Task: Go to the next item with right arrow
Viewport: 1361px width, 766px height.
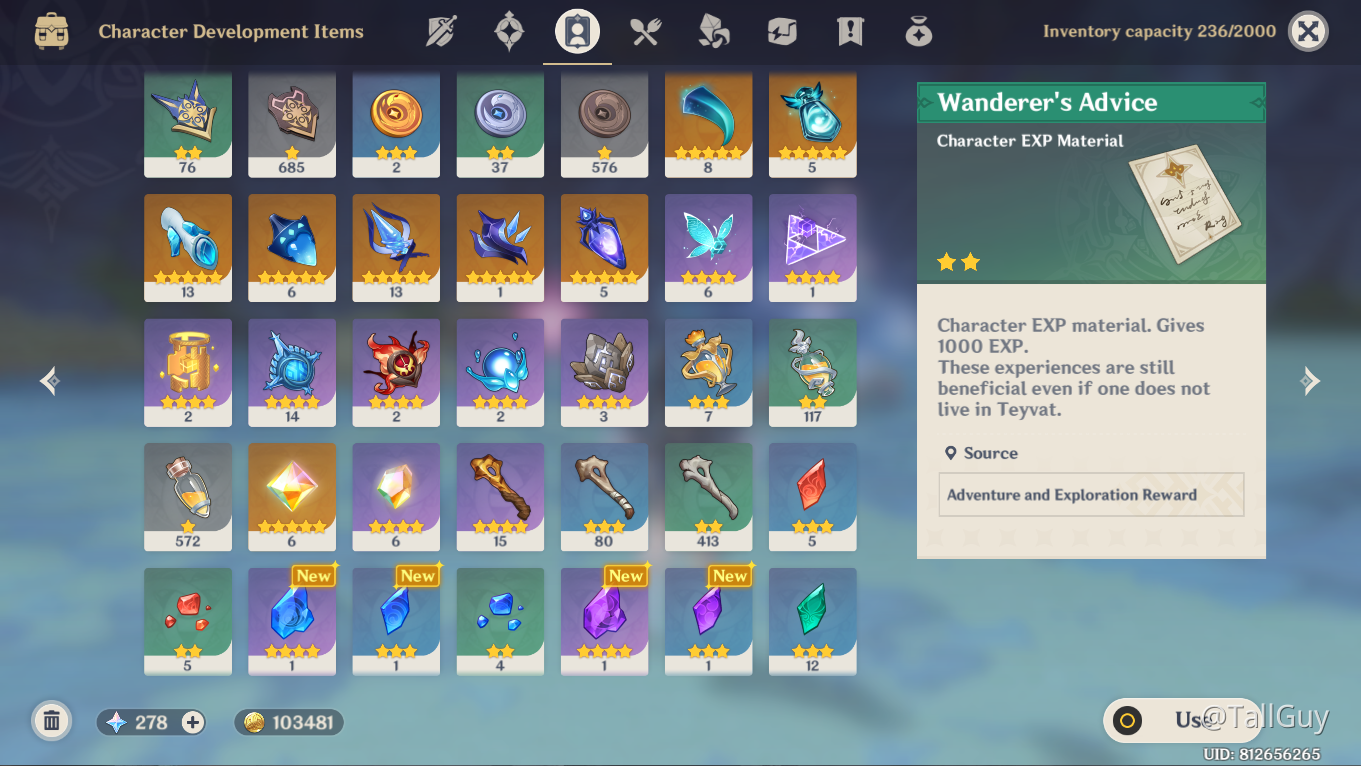Action: tap(1310, 381)
